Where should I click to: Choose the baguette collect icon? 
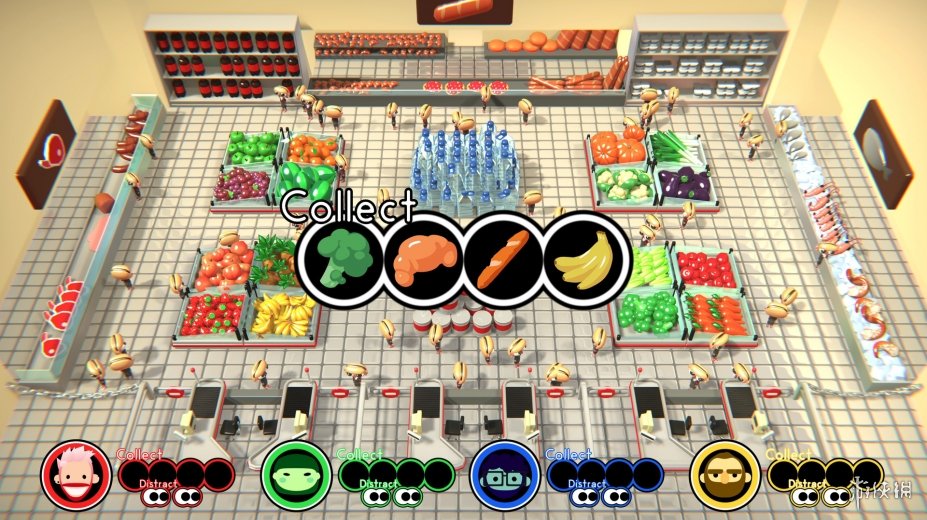pos(505,260)
